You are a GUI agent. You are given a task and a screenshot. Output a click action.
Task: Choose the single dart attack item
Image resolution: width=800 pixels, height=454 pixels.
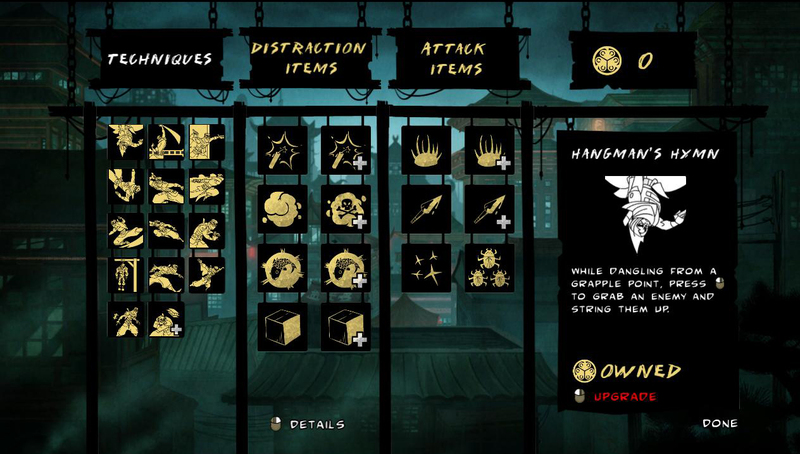point(427,209)
